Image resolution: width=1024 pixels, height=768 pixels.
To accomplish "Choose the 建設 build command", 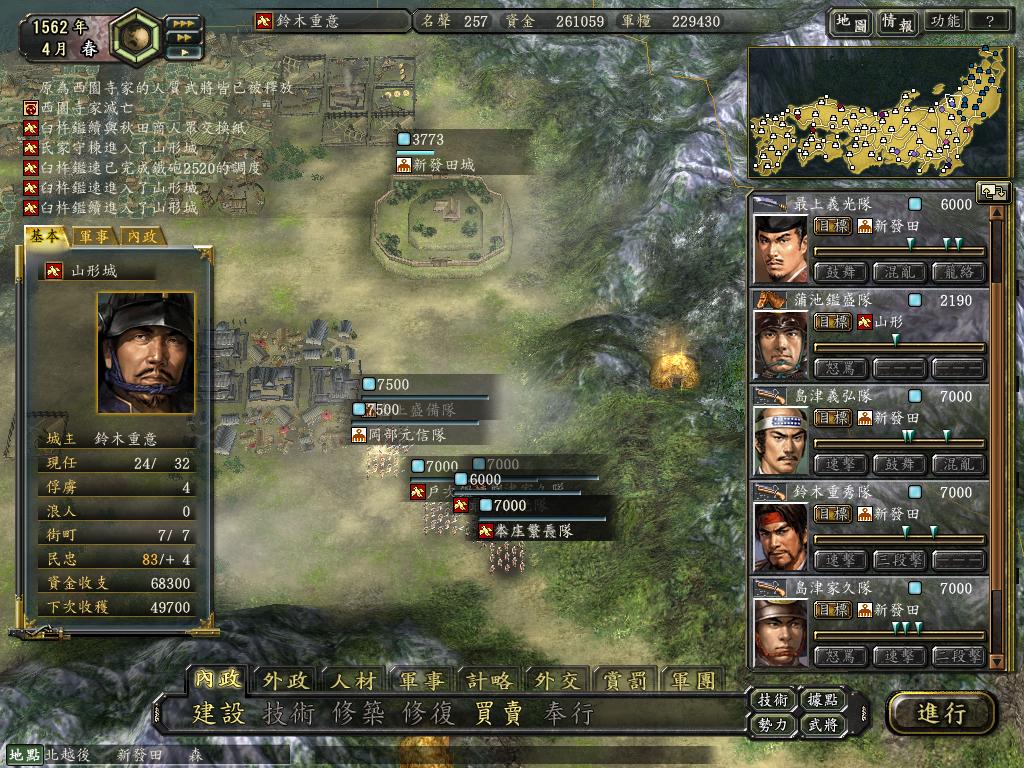I will point(219,714).
